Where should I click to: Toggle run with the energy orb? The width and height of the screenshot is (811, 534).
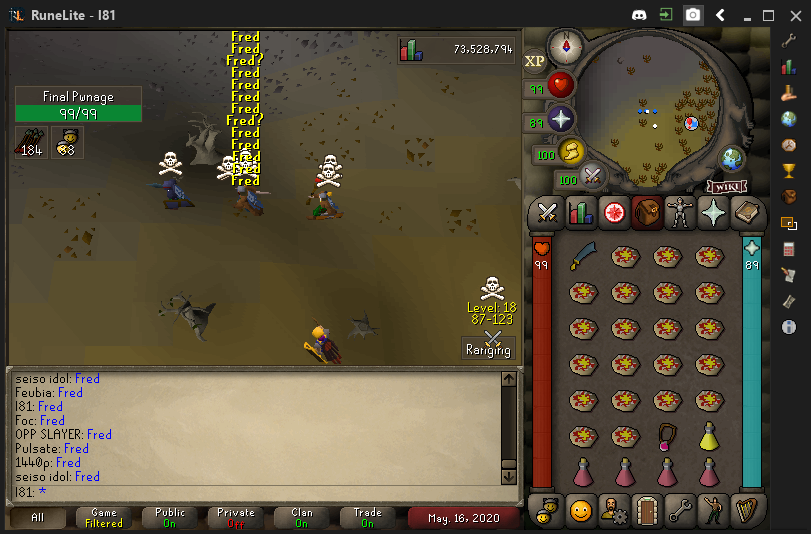[x=572, y=153]
